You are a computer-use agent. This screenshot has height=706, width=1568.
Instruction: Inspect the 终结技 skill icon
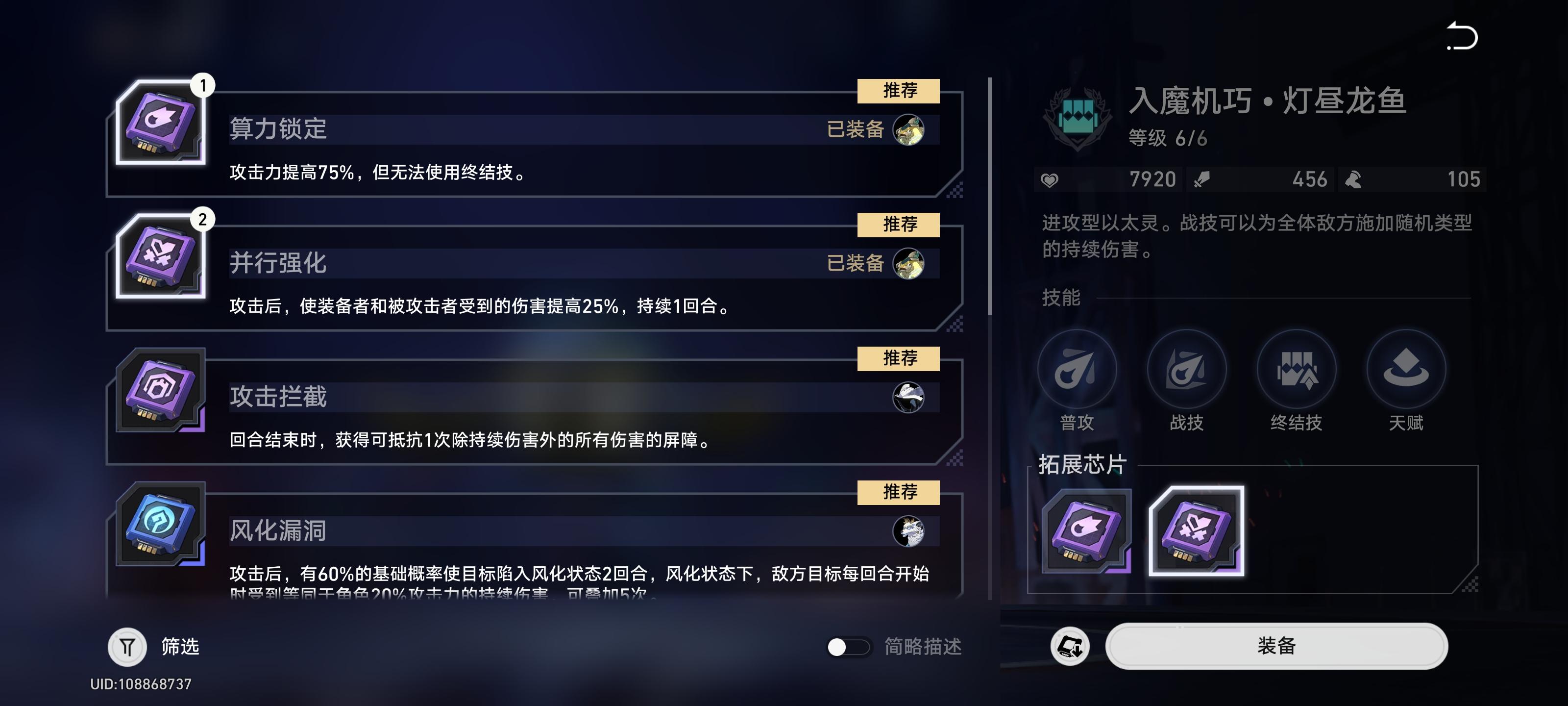1297,369
